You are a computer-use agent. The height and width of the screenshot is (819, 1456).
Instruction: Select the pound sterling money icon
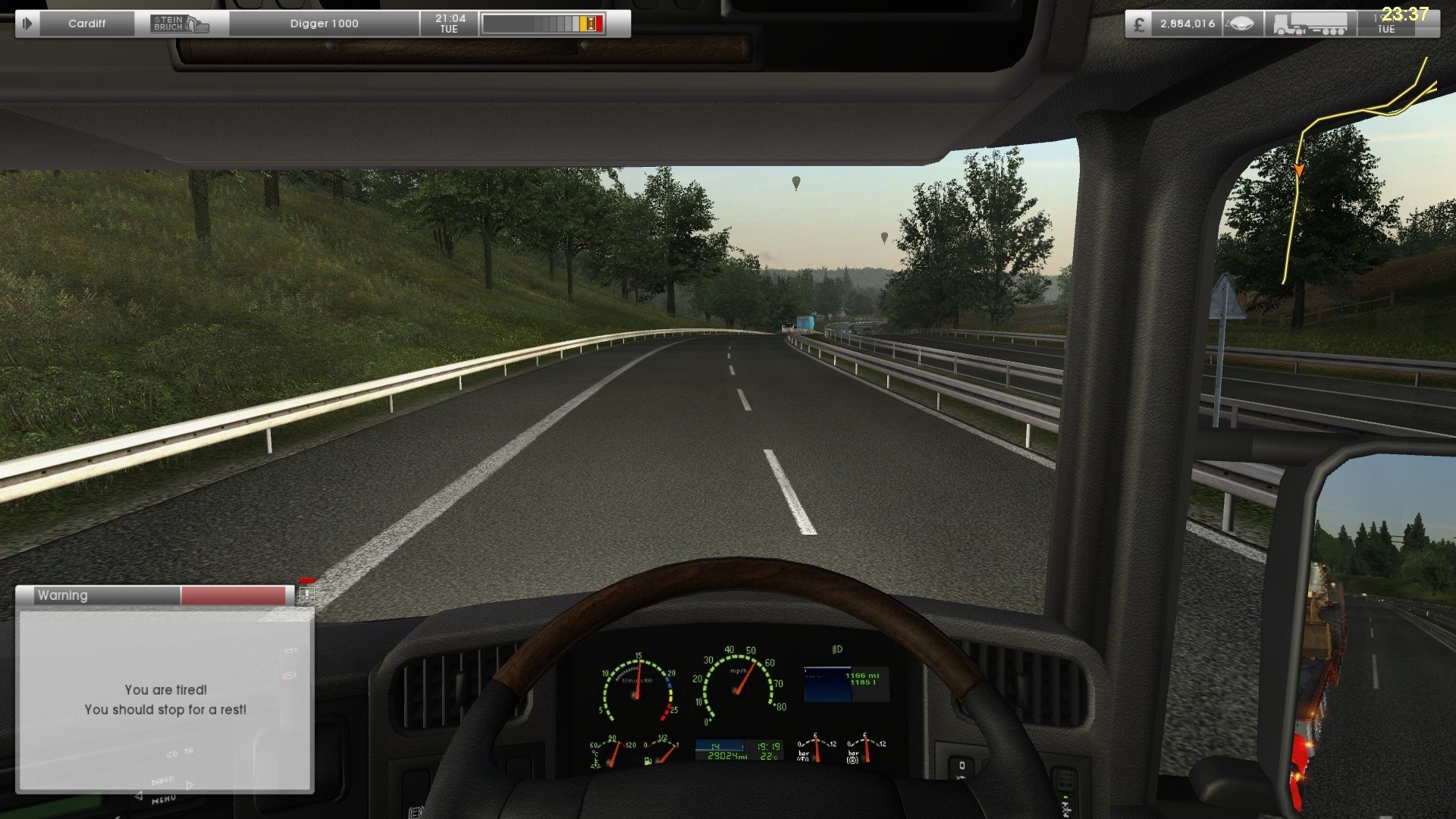1139,24
